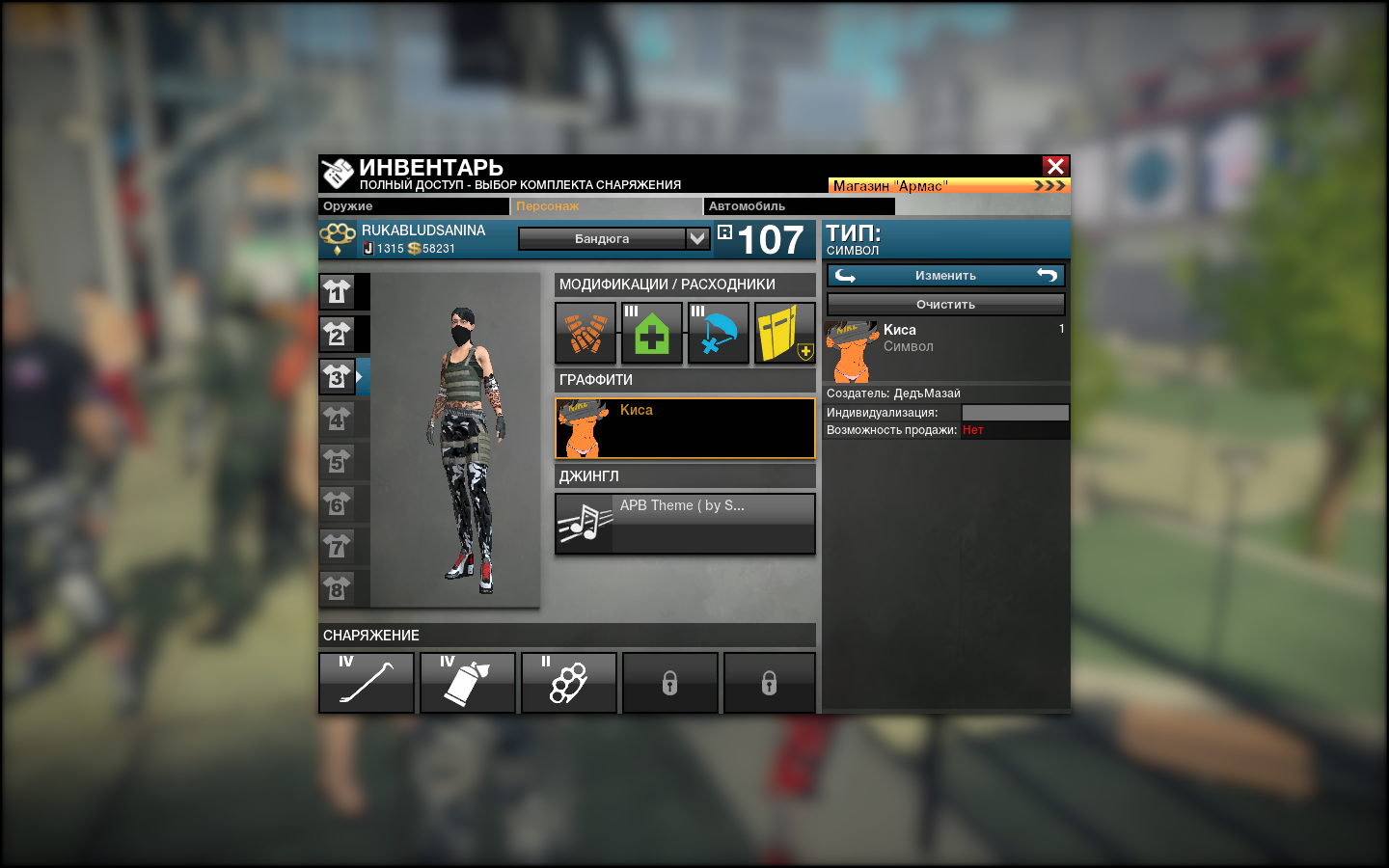Image resolution: width=1389 pixels, height=868 pixels.
Task: Click the Очистить button
Action: [x=945, y=305]
